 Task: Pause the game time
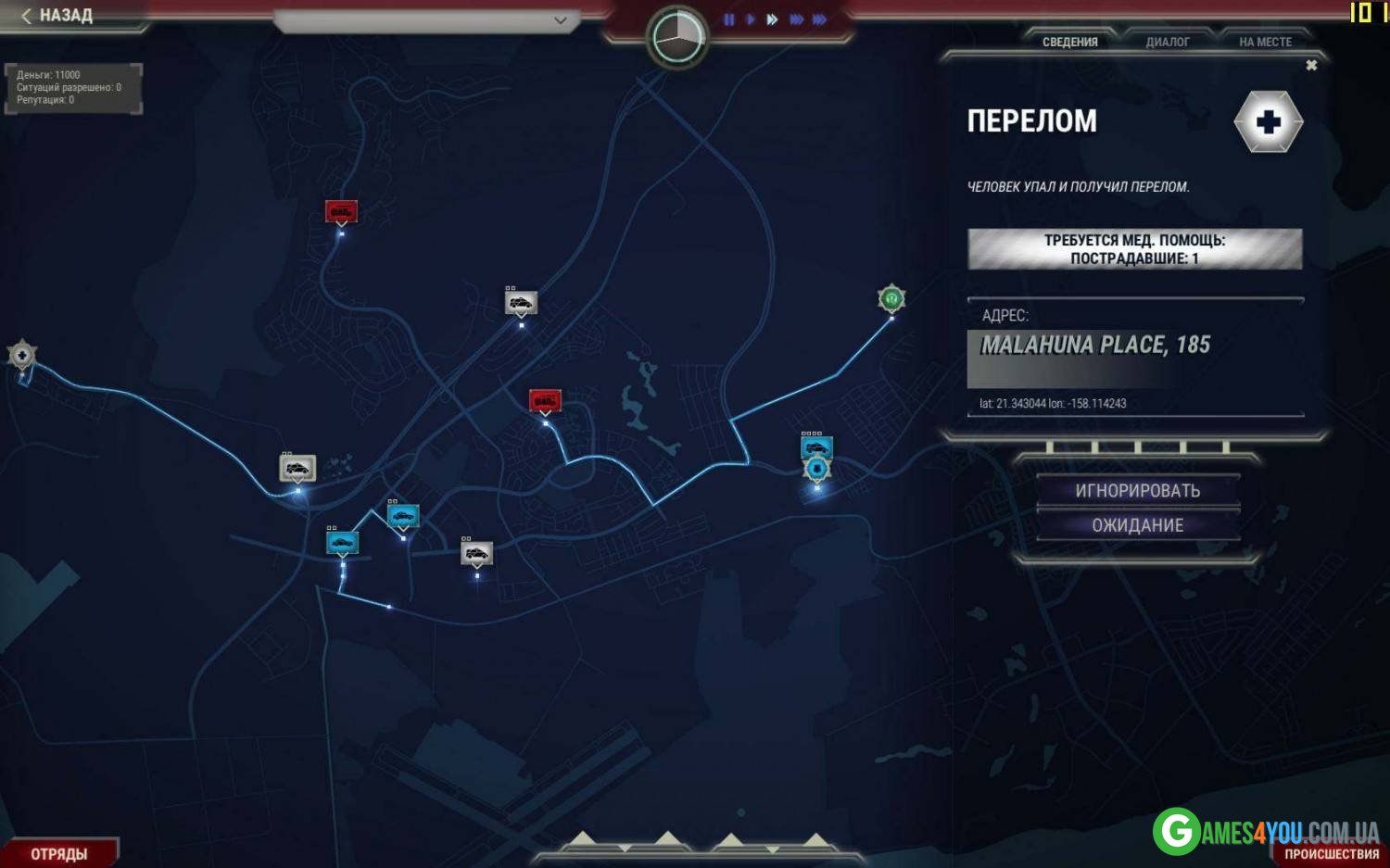click(x=729, y=19)
